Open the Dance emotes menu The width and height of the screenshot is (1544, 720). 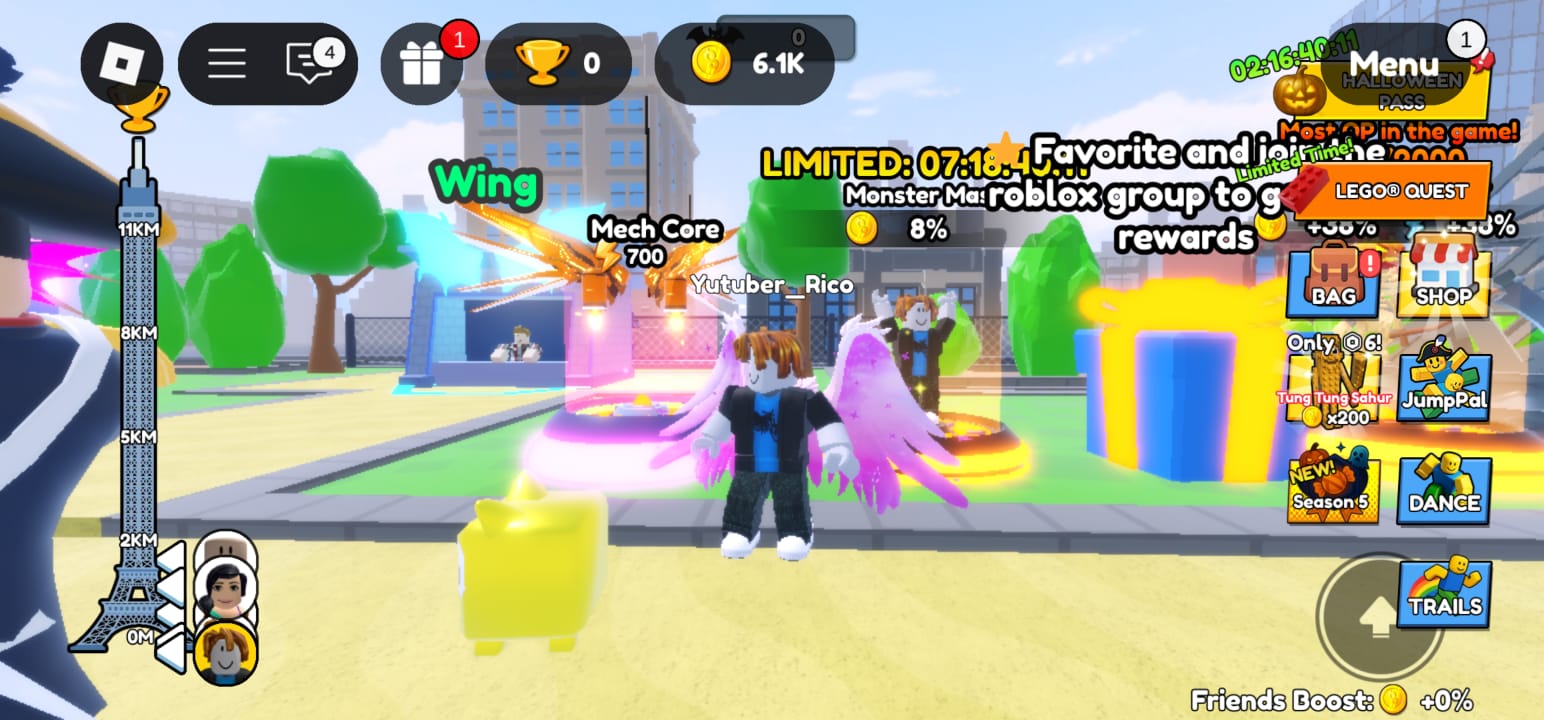pos(1443,489)
